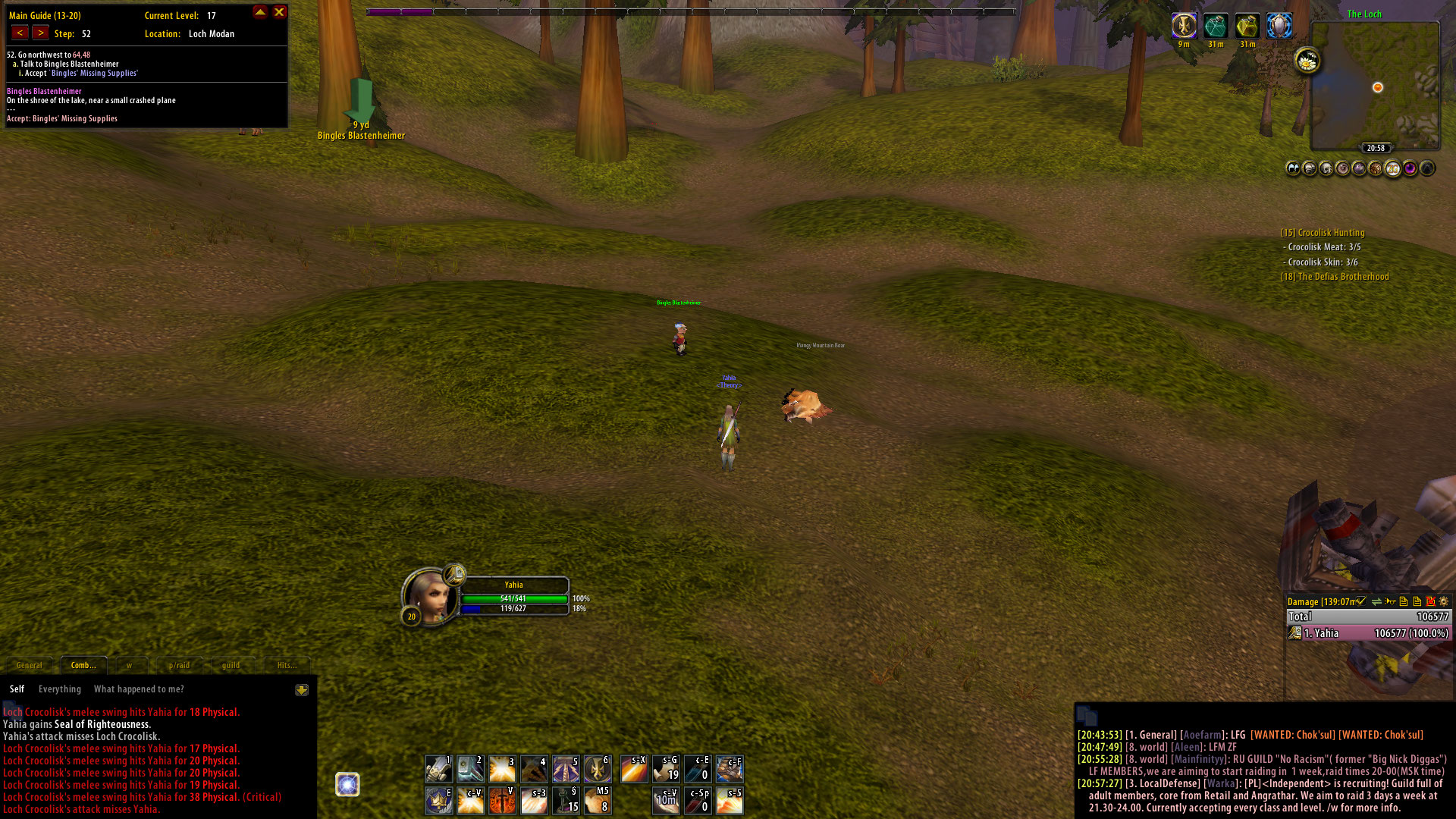Click the skull minimap button icon
1456x819 pixels.
pos(1327,168)
